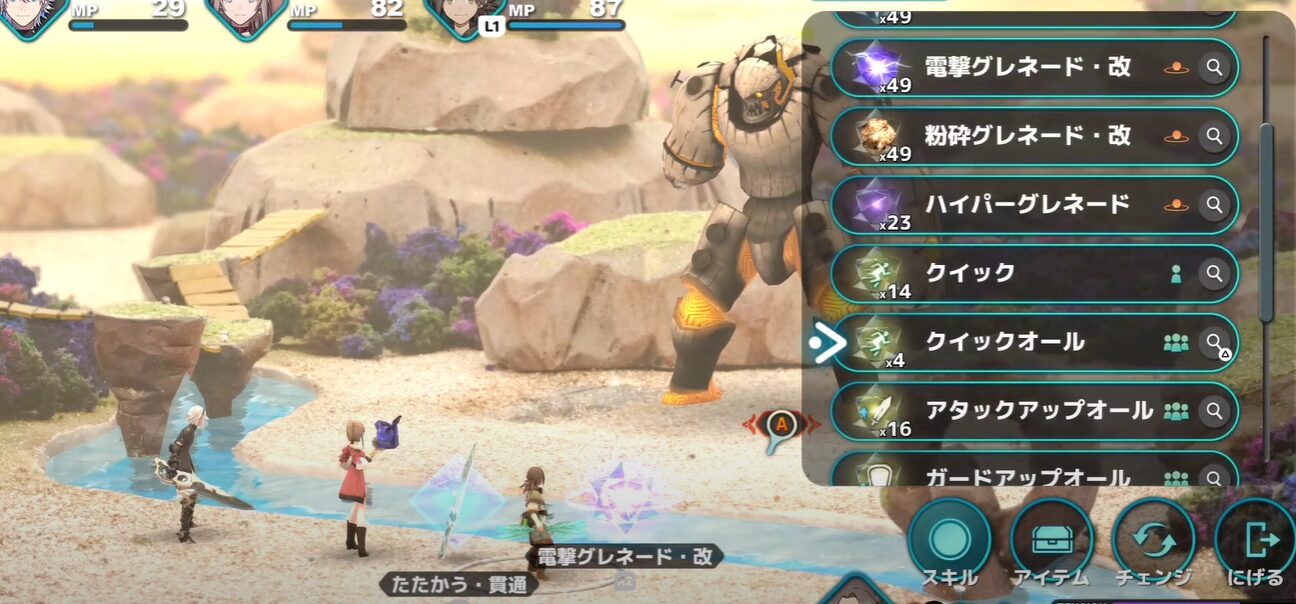Select the ハイパーグレネード item
Viewport: 1296px width, 604px height.
(1028, 205)
